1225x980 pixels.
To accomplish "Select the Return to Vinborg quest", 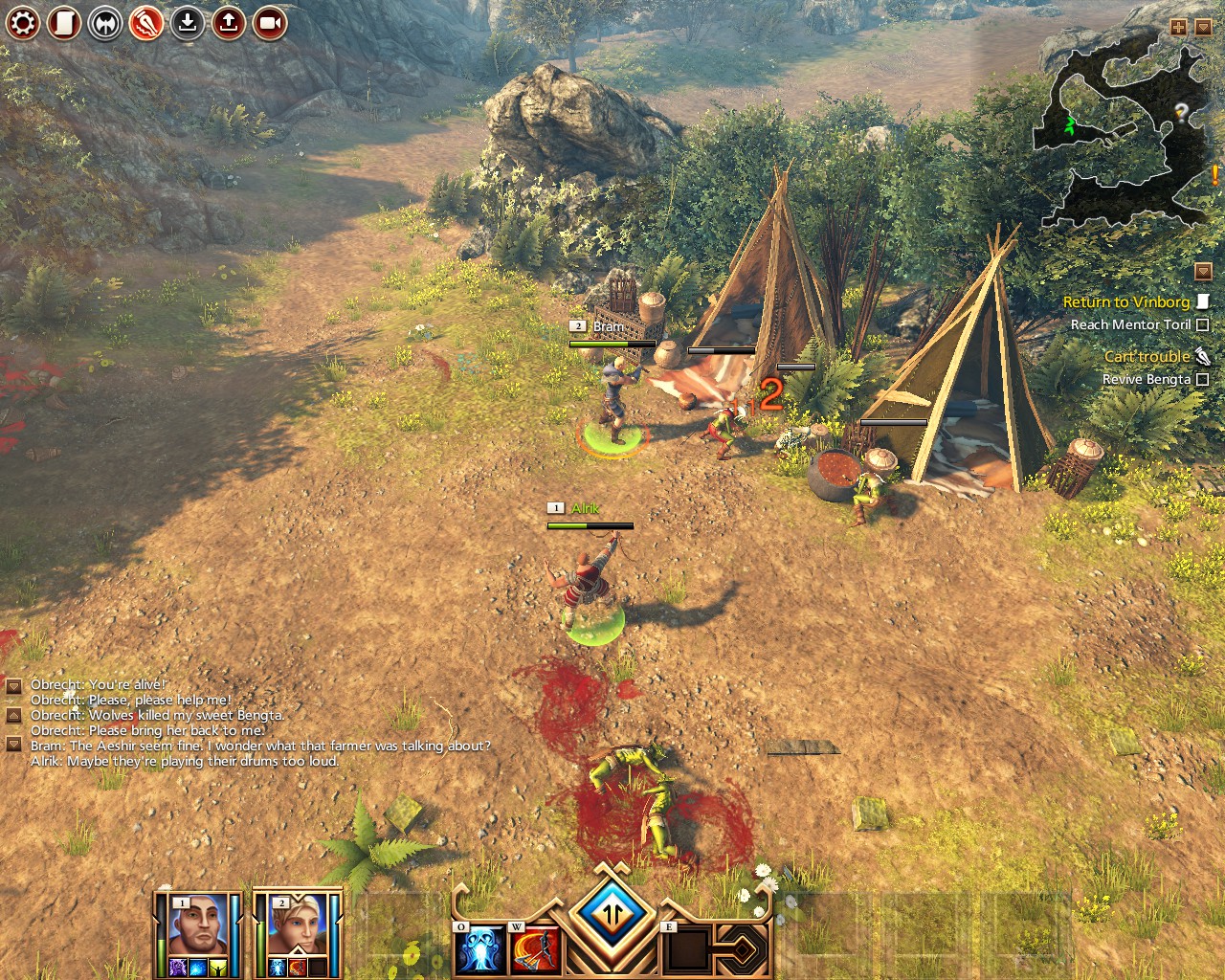I will coord(1126,301).
